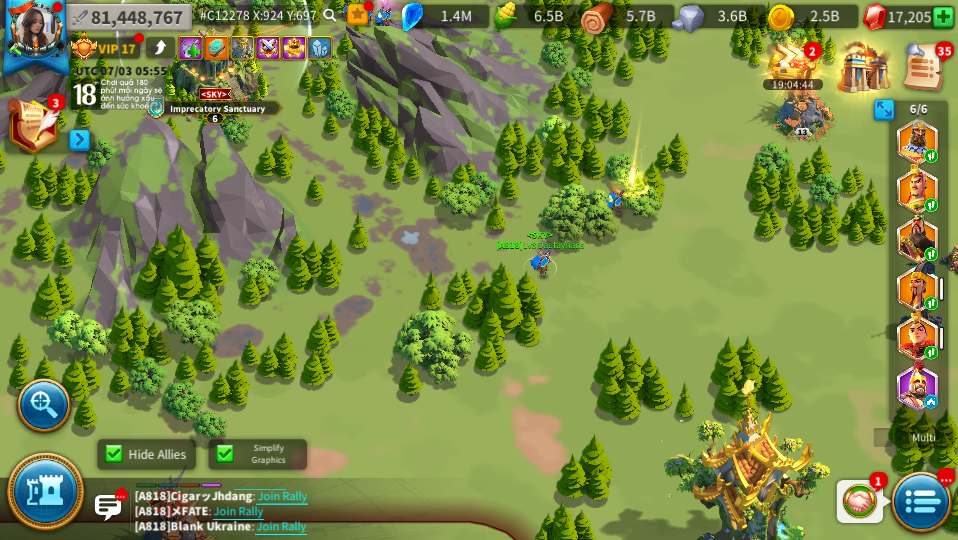Open the main menu list button
Screen dimensions: 958x540
click(921, 501)
